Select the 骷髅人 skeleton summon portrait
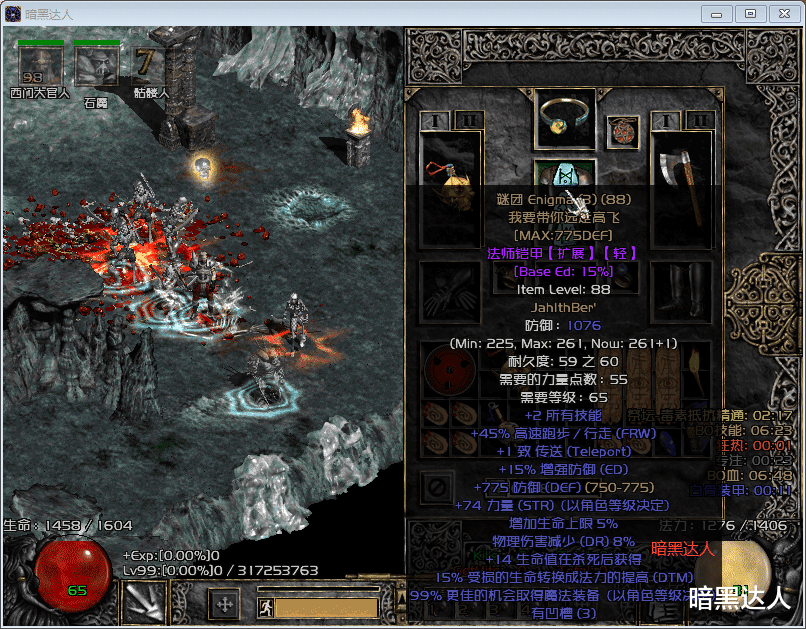 pos(150,65)
